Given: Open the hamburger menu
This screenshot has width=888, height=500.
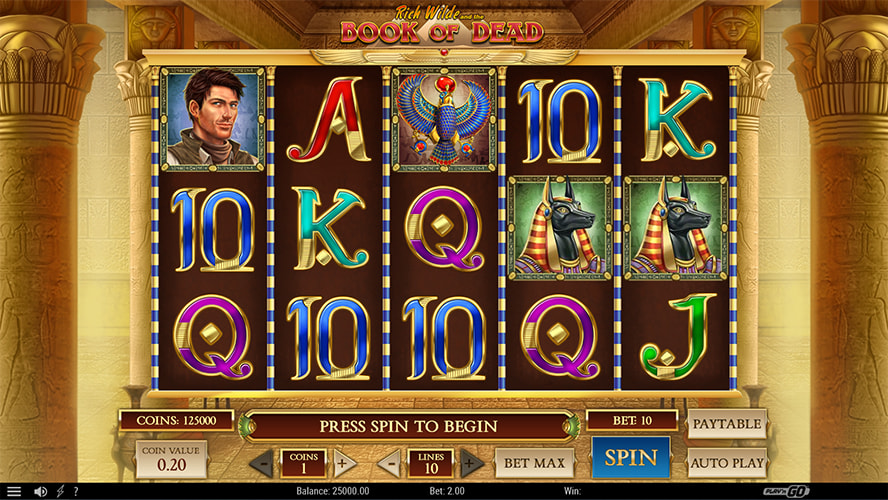Looking at the screenshot, I should coord(14,491).
